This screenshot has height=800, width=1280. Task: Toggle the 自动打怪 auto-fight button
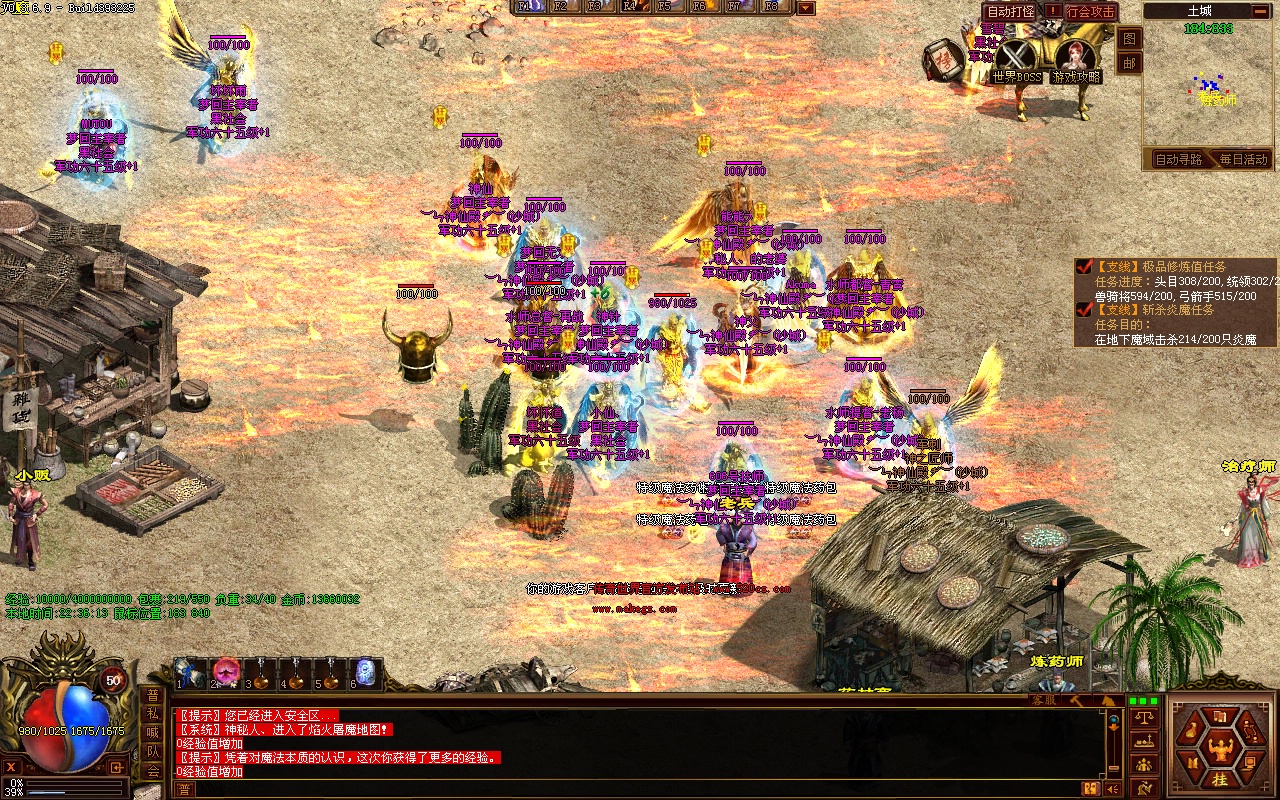coord(1010,11)
